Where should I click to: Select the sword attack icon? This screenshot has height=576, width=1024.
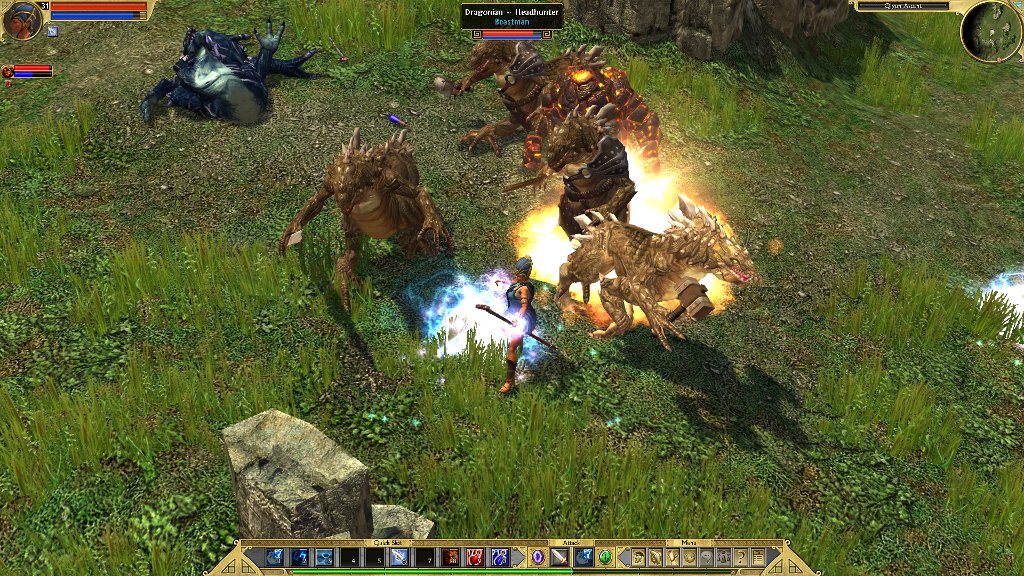[x=559, y=557]
